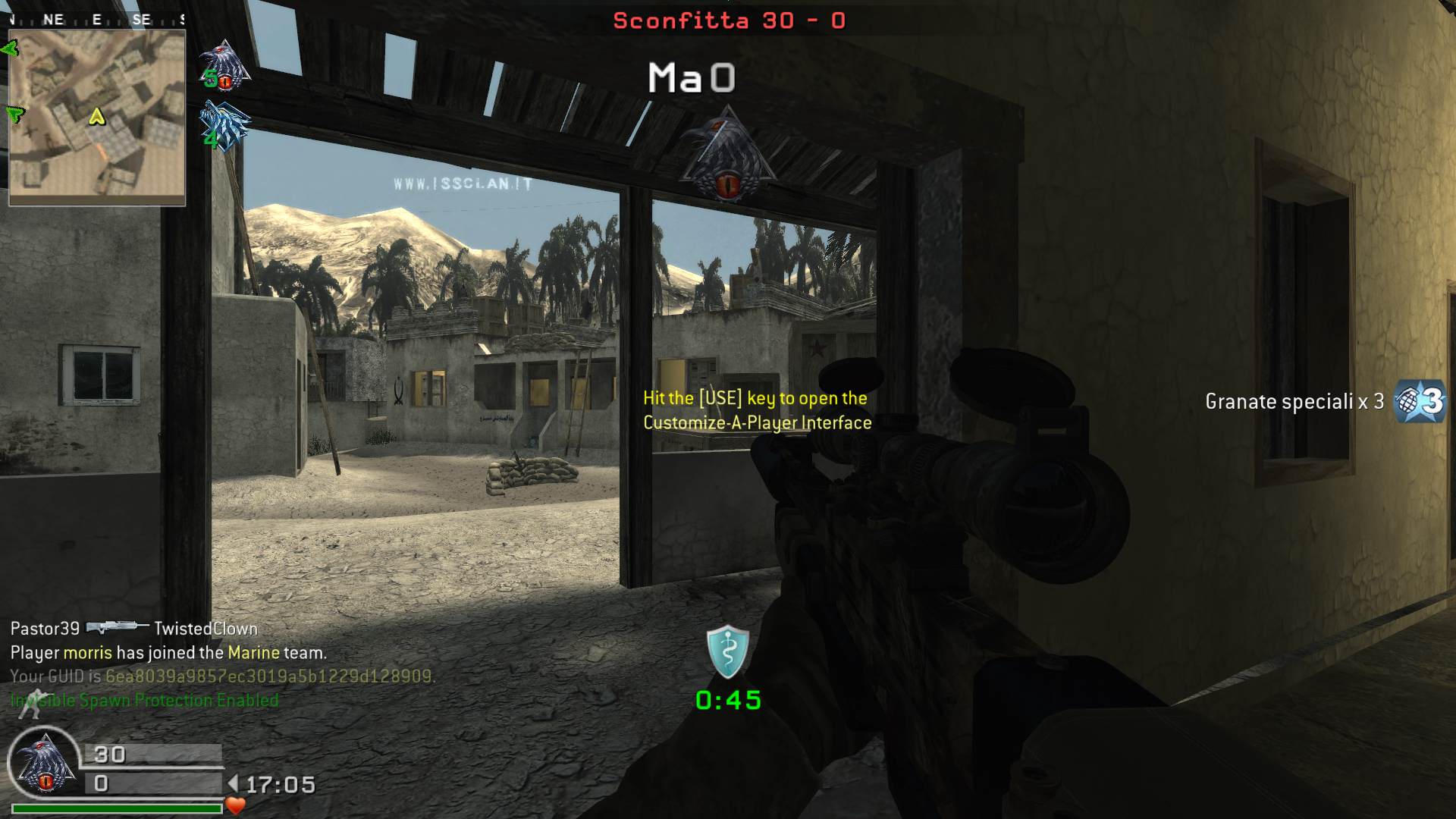
Task: Click the yellow player arrow on the minimap
Action: point(96,117)
